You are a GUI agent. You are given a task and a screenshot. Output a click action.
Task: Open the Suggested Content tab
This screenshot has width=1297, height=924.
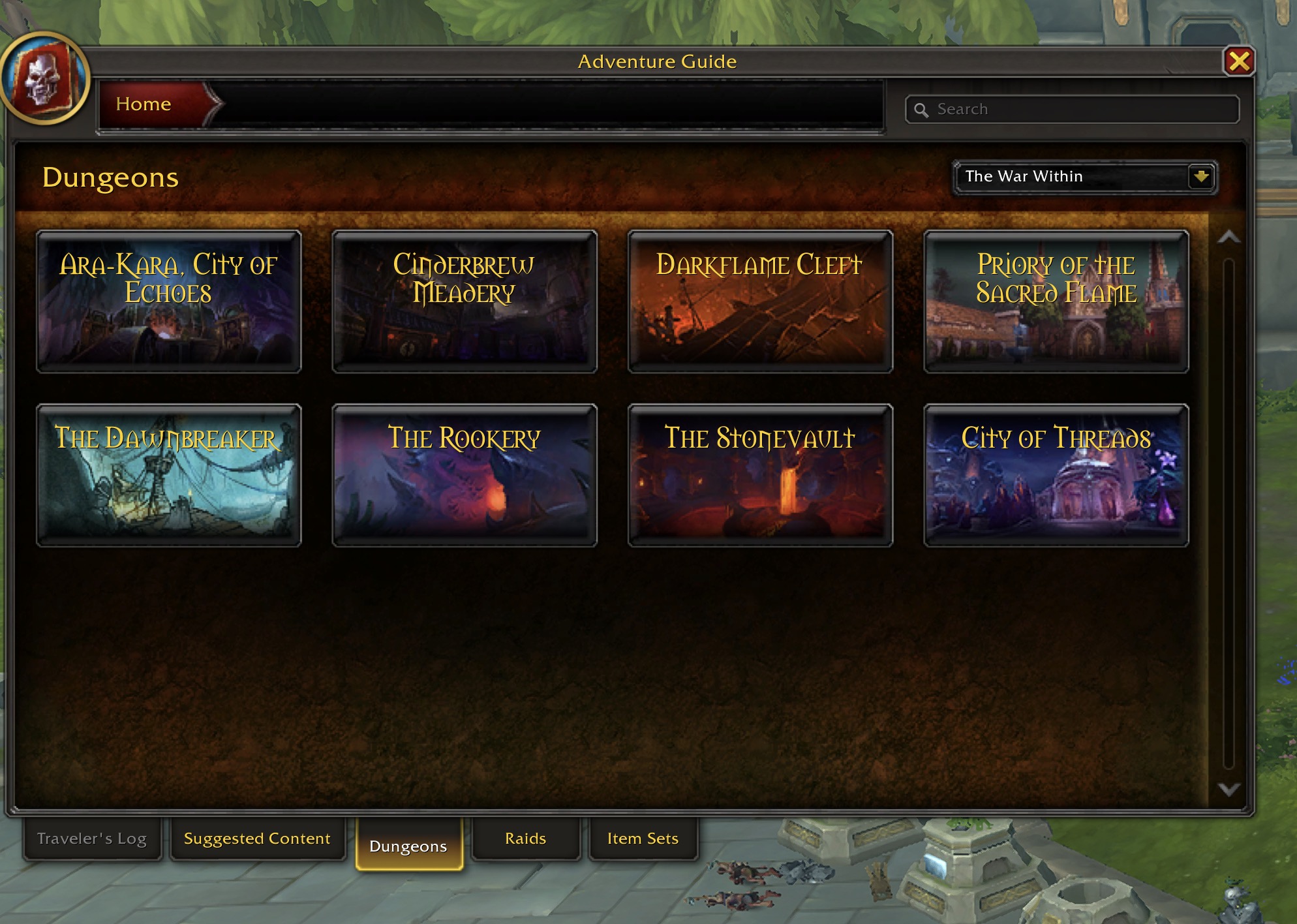pos(257,839)
